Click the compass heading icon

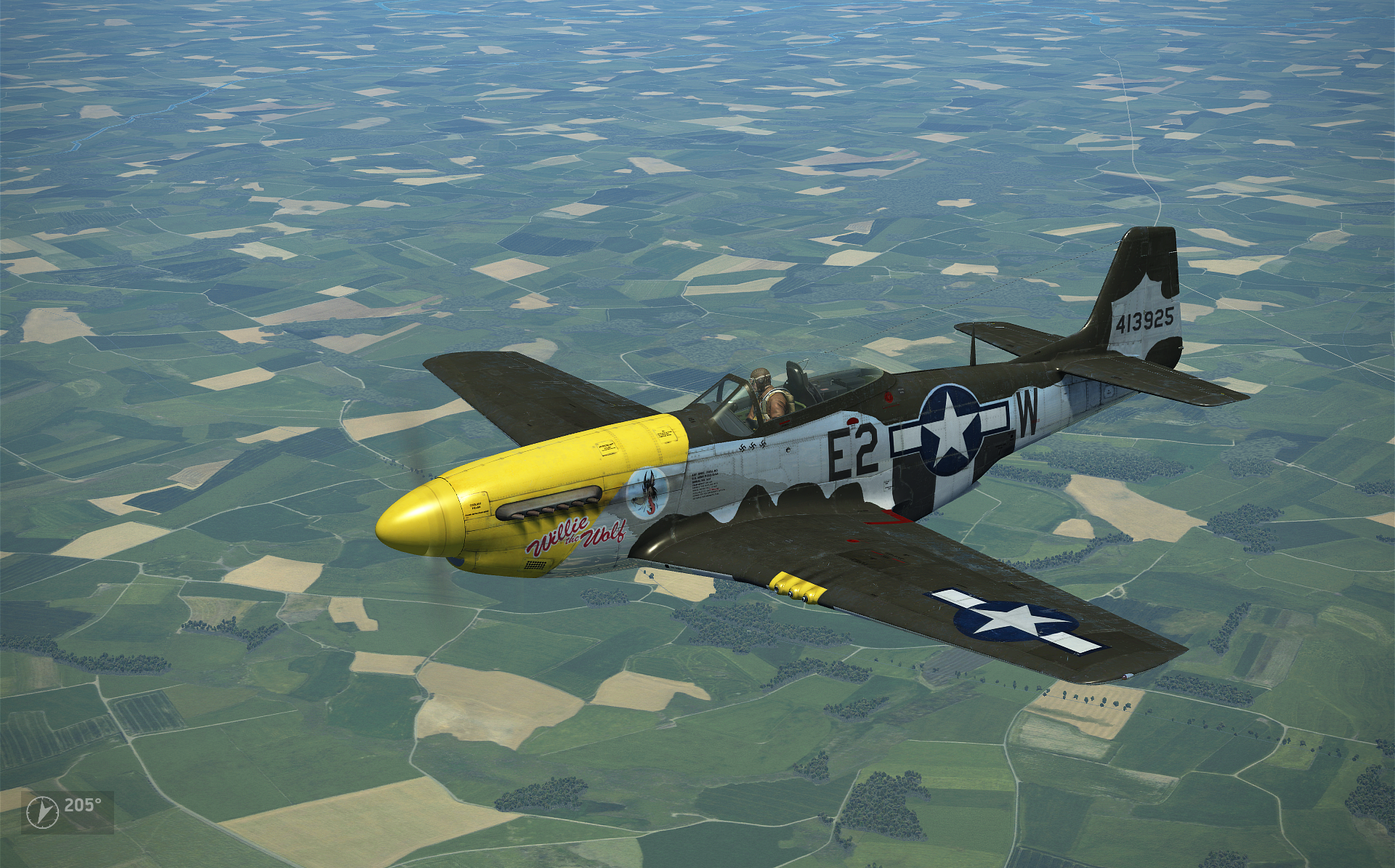pos(42,811)
